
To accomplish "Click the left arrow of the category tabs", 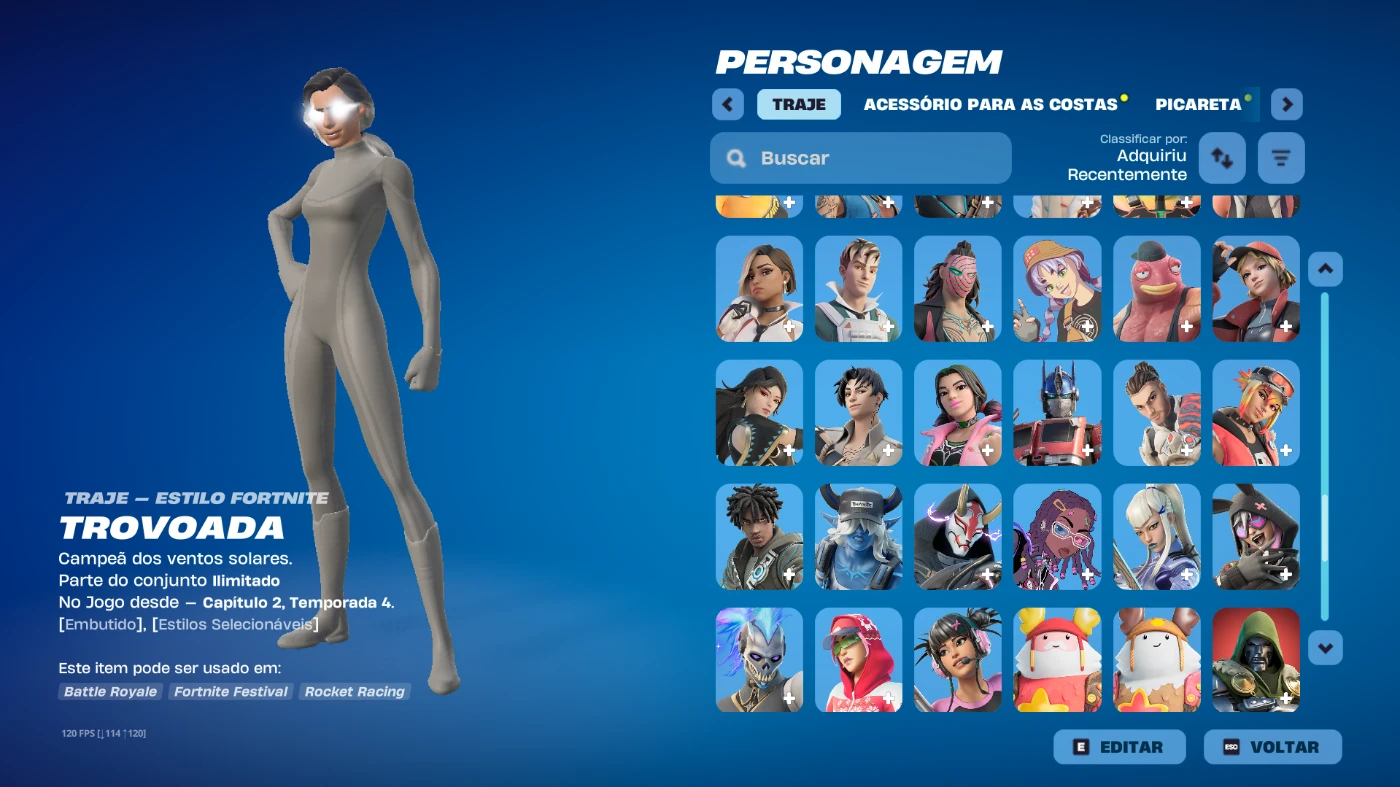I will tap(728, 104).
